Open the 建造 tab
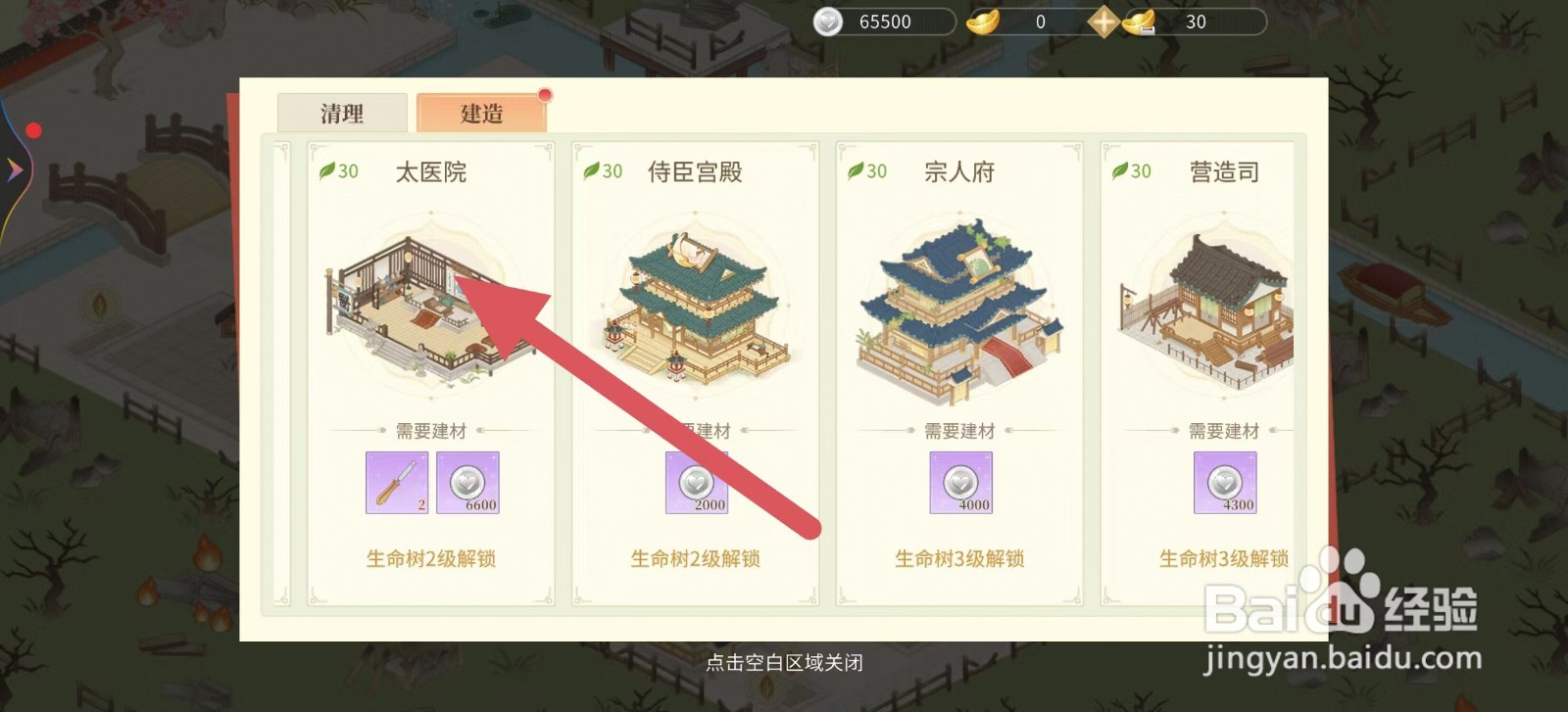 [481, 113]
